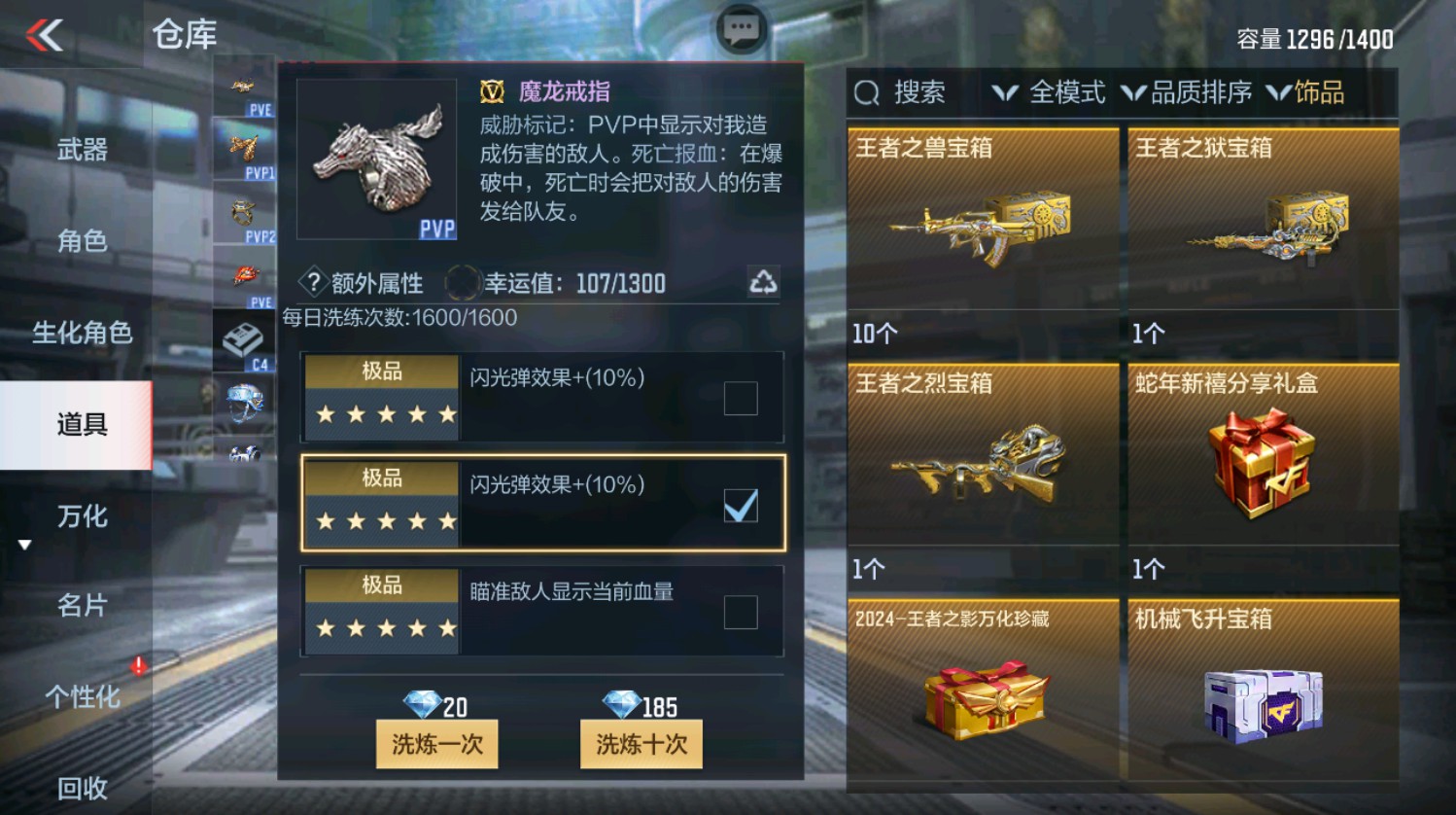Click the C4 item icon in the sidebar
Viewport: 1456px width, 815px height.
coord(243,340)
